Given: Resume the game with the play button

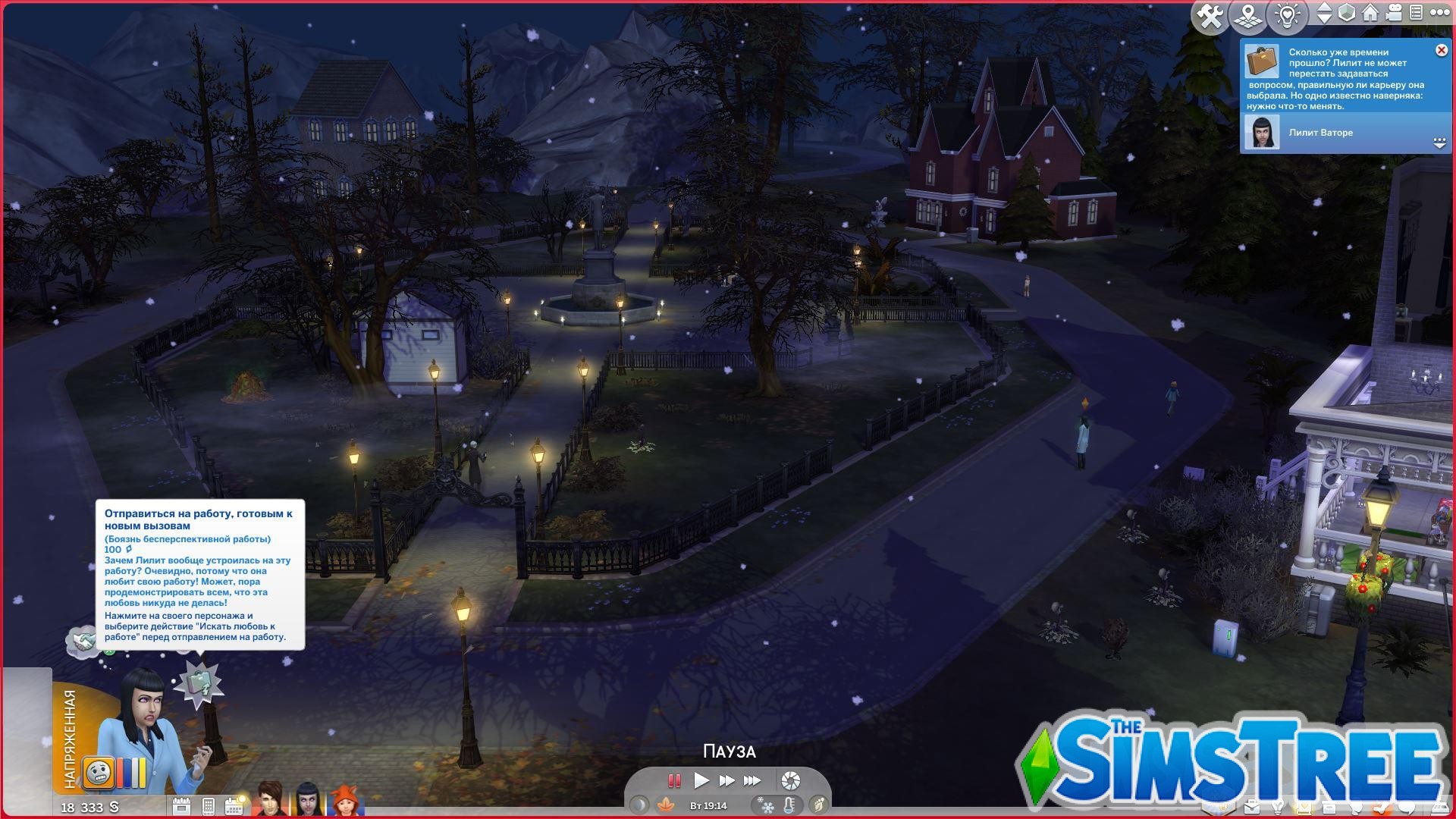Looking at the screenshot, I should click(702, 780).
